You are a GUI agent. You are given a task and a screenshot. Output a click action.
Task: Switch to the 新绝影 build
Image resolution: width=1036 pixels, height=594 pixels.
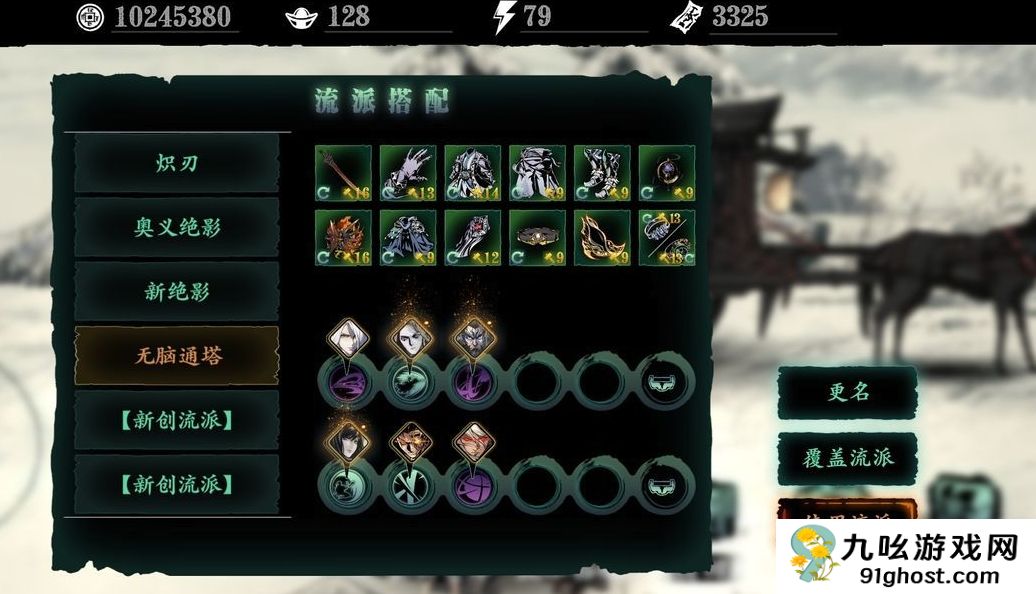(177, 292)
